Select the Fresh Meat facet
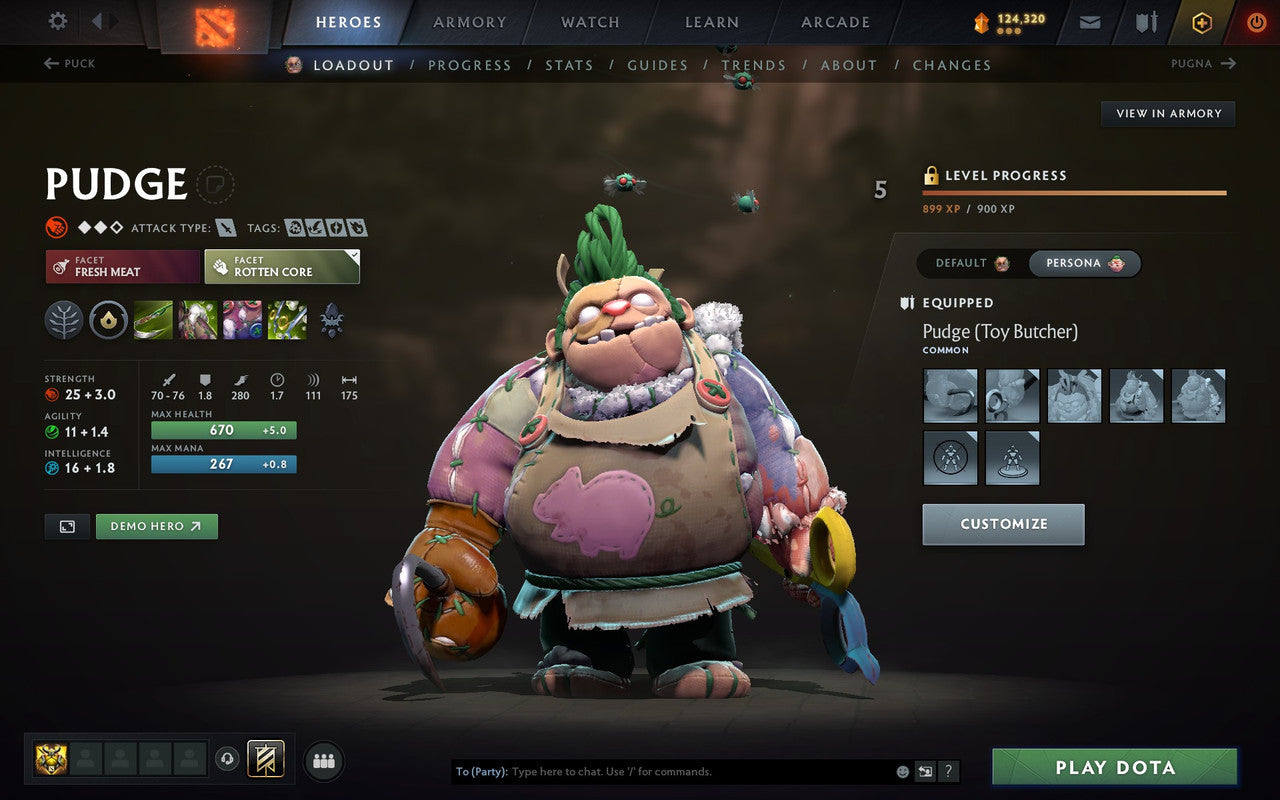This screenshot has height=800, width=1280. tap(122, 267)
